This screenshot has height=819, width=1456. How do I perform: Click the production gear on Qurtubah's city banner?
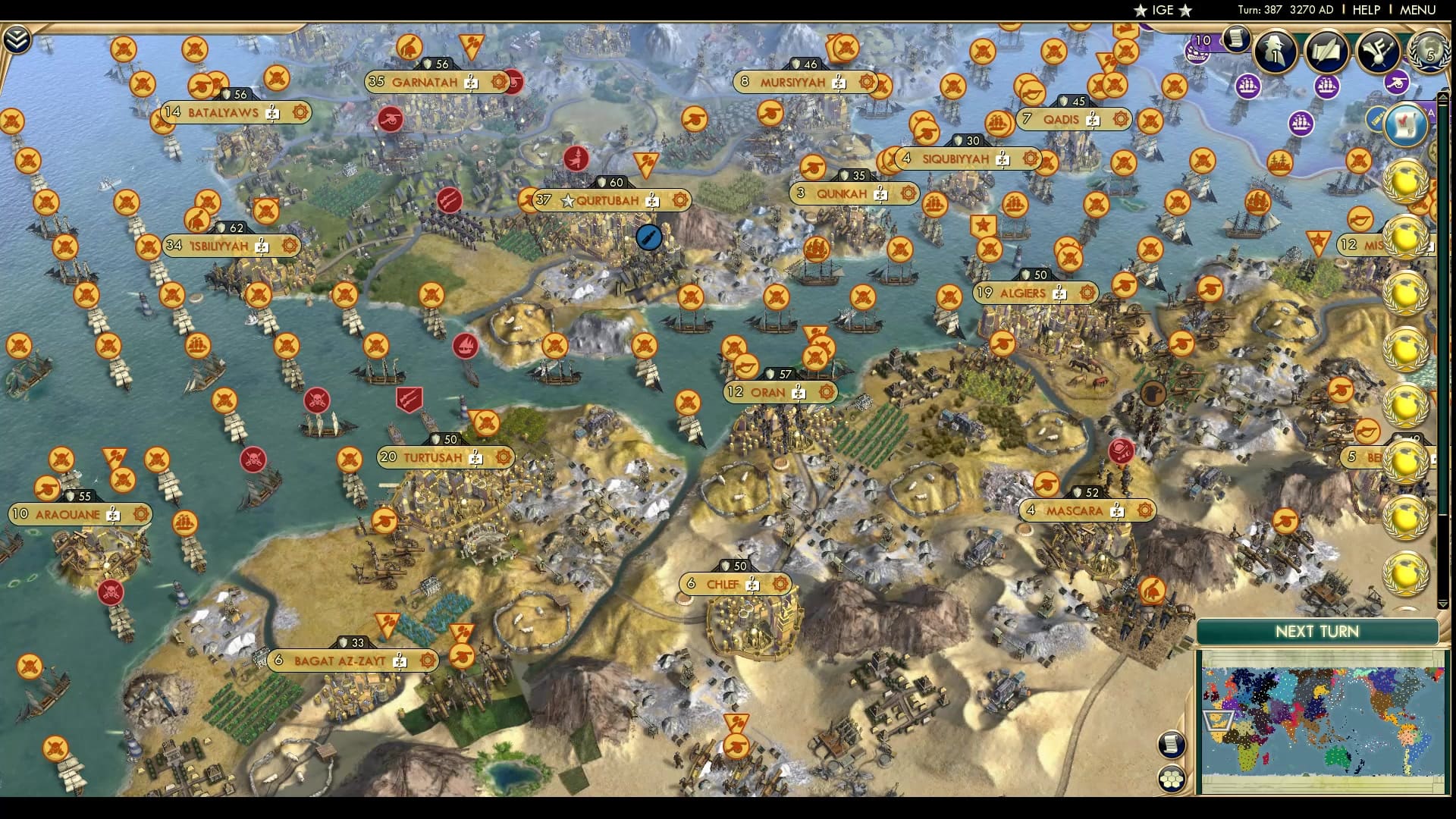681,199
